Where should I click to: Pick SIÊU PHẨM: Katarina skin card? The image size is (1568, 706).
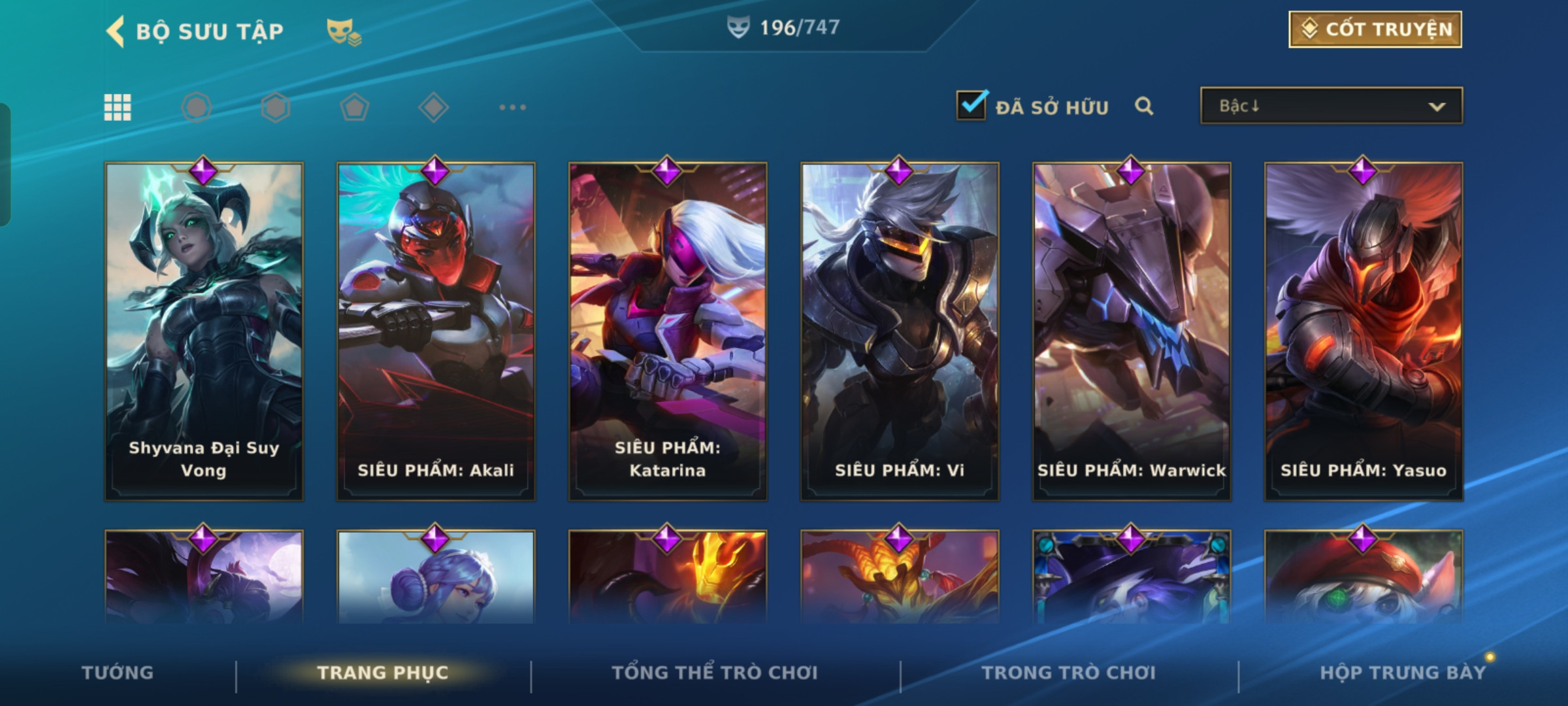668,331
